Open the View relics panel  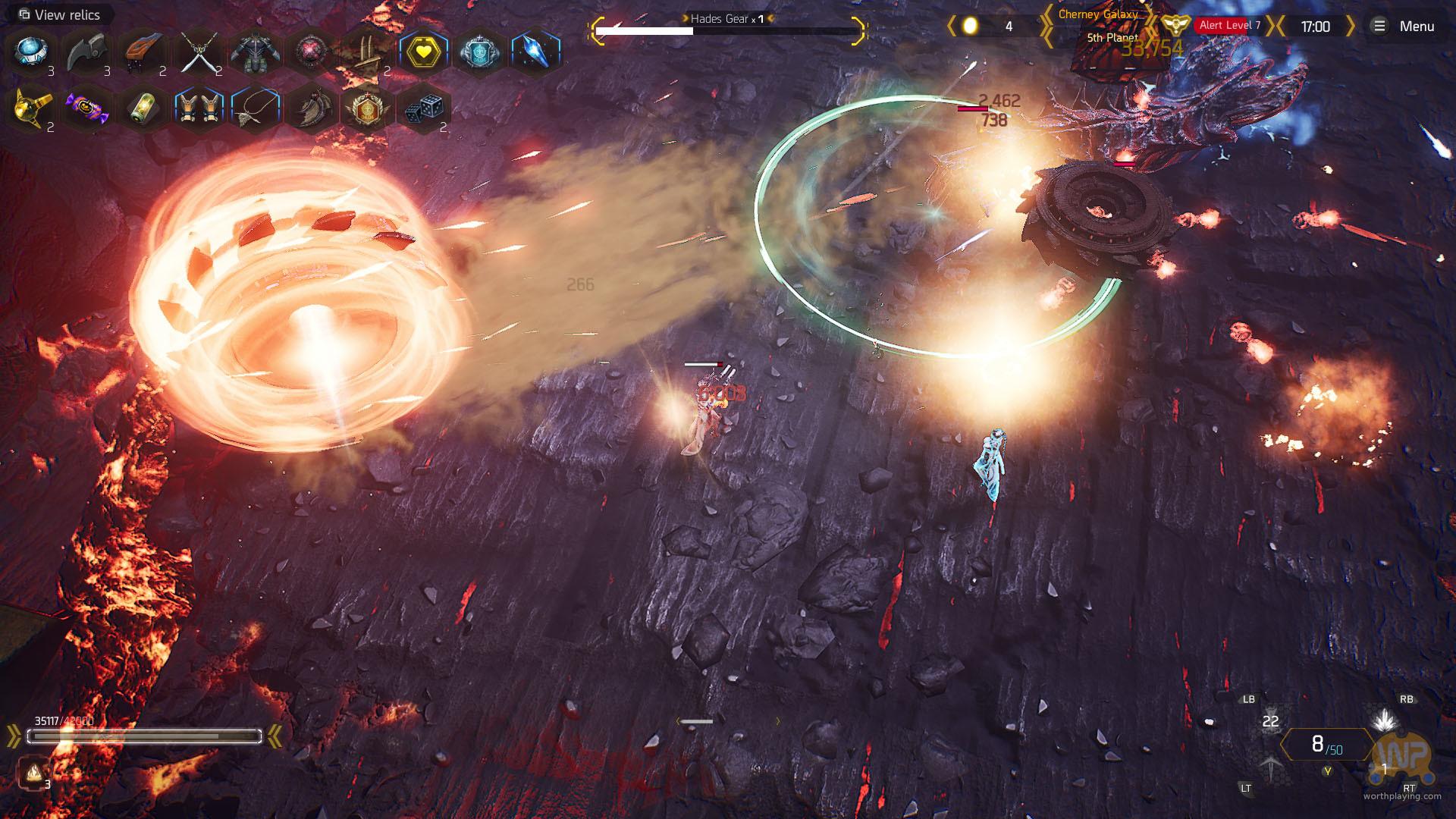coord(59,14)
